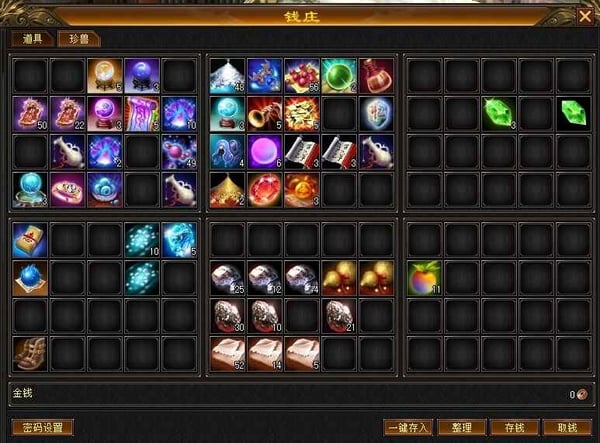Select the red potion flask slot
The height and width of the screenshot is (443, 600).
(x=375, y=74)
